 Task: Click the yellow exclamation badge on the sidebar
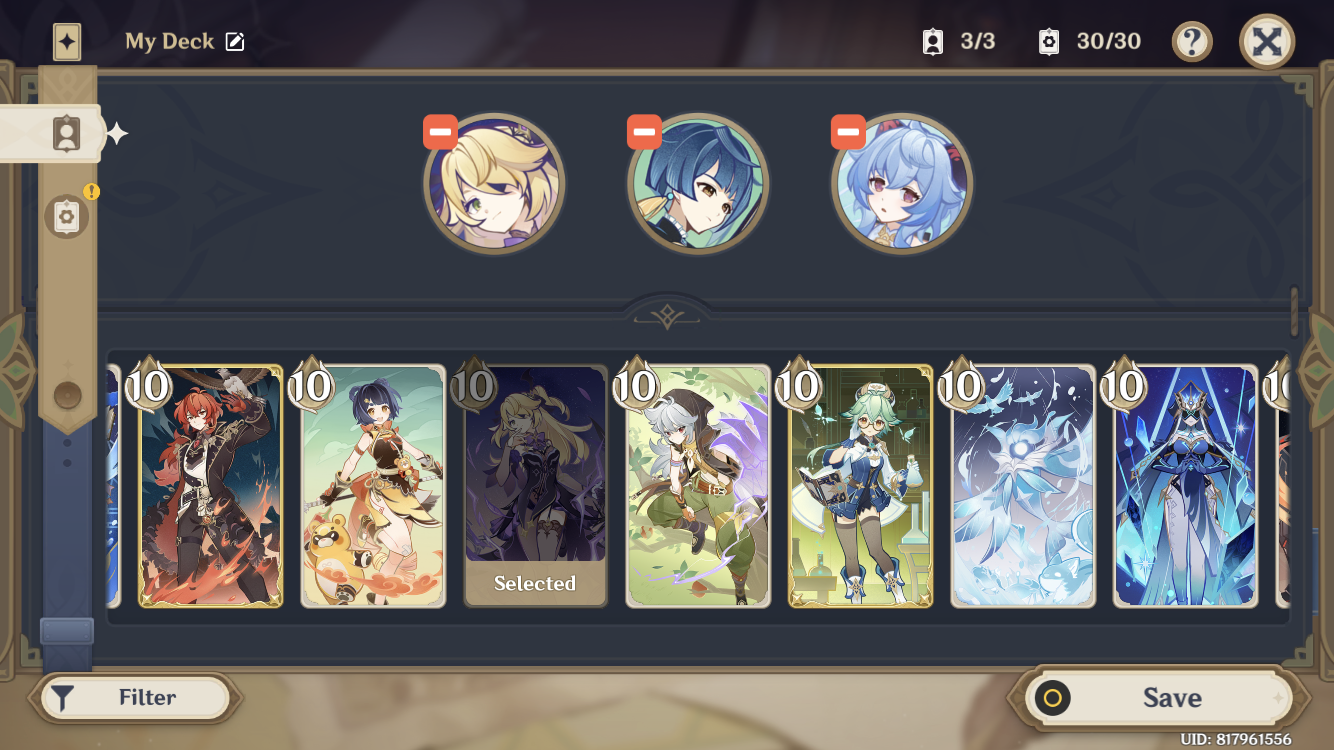pyautogui.click(x=93, y=193)
